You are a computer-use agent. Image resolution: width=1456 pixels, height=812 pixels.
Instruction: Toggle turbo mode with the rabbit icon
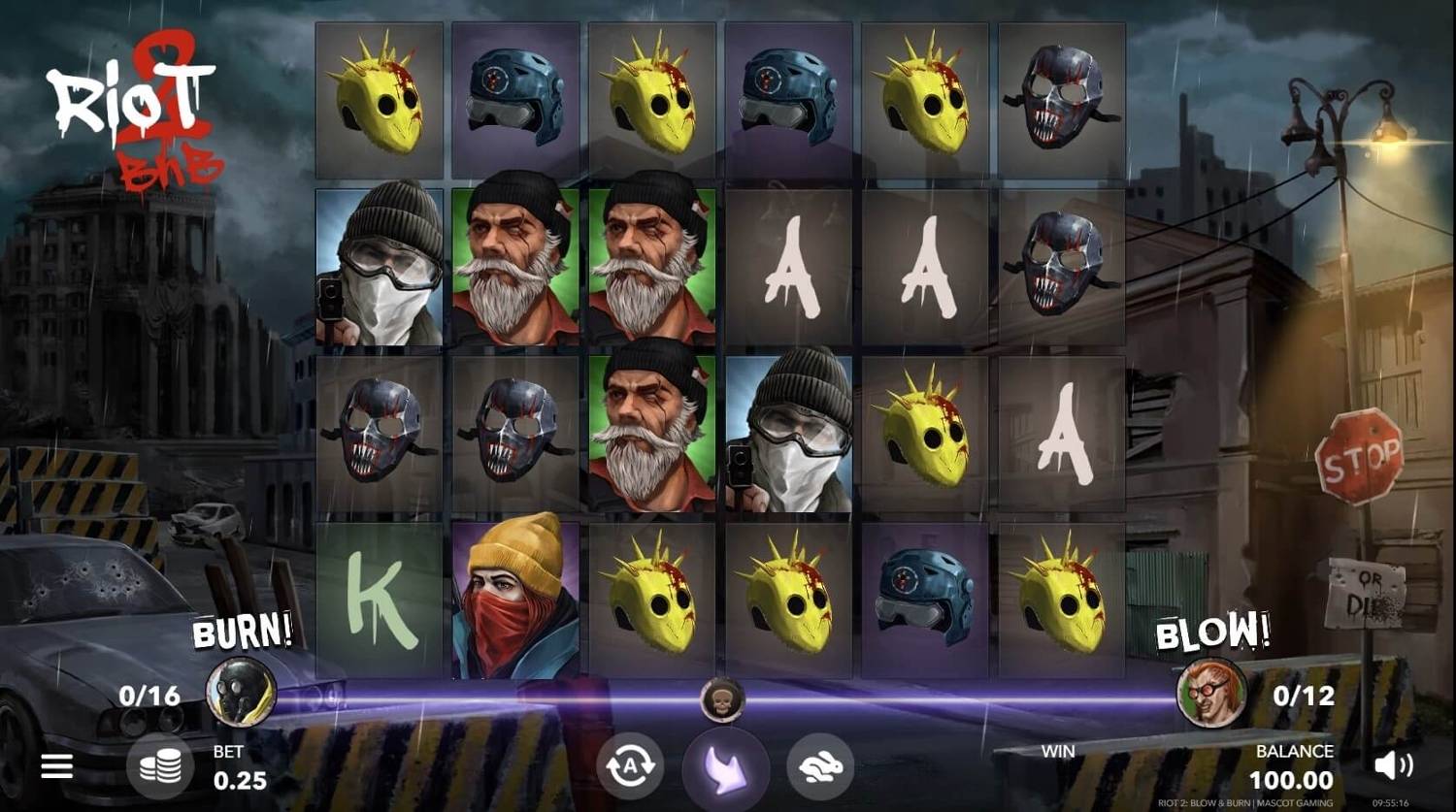[x=818, y=766]
